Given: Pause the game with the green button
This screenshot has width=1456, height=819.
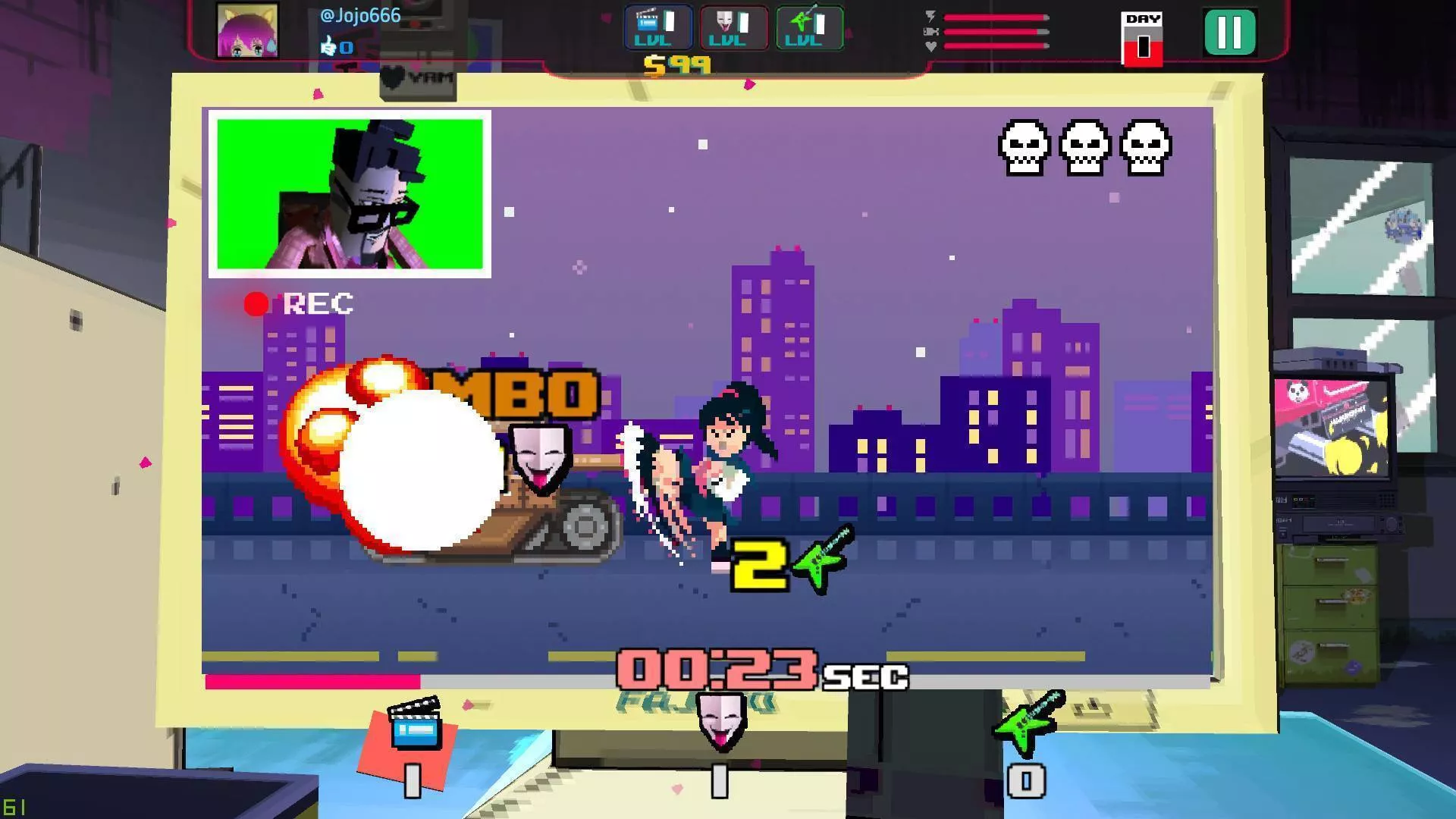Looking at the screenshot, I should pyautogui.click(x=1229, y=33).
